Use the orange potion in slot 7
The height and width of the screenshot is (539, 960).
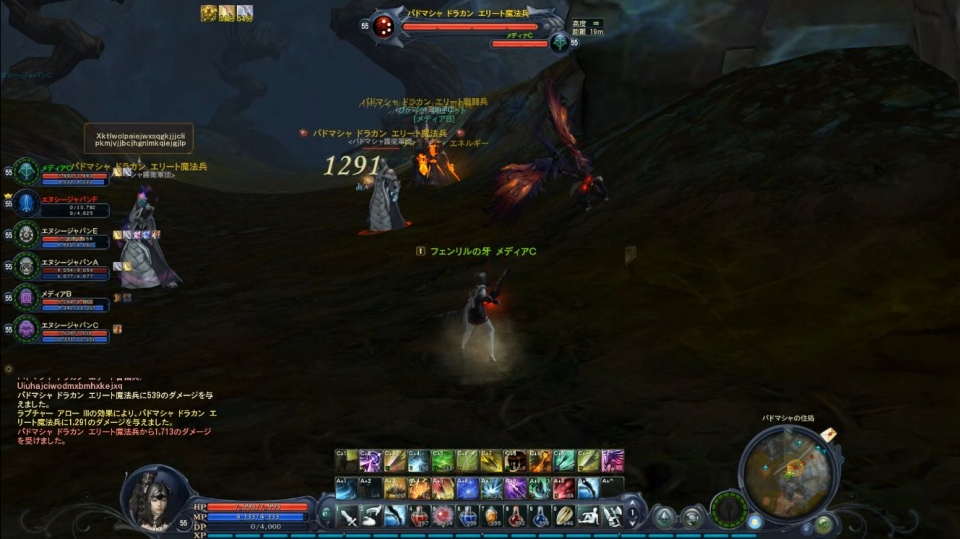click(492, 516)
